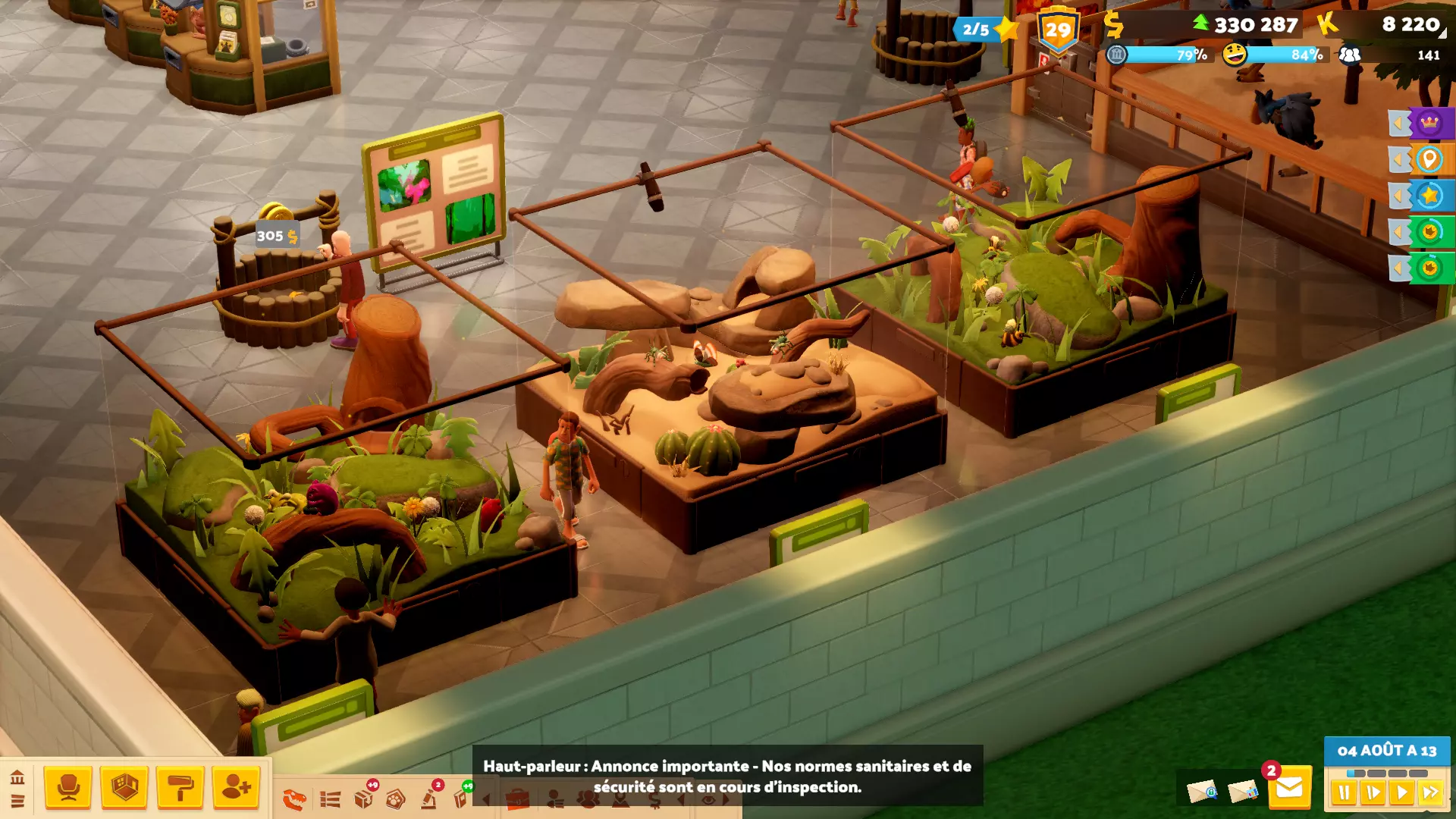This screenshot has width=1456, height=819.
Task: Set game speed to slow play
Action: click(x=1373, y=793)
